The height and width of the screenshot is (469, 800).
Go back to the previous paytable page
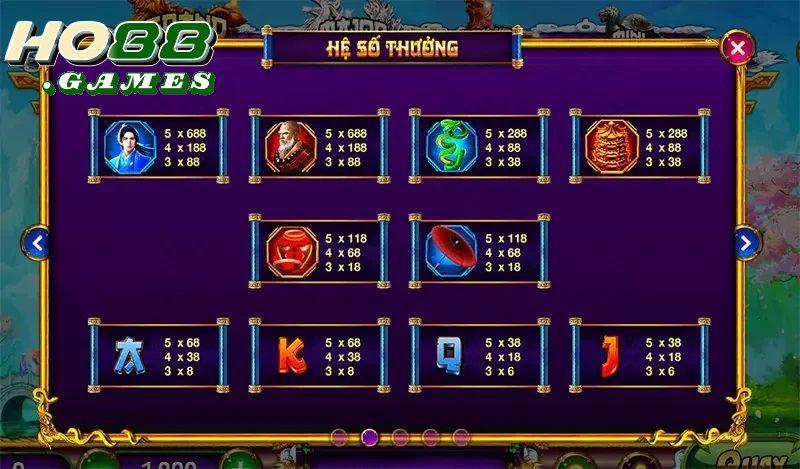(x=37, y=242)
